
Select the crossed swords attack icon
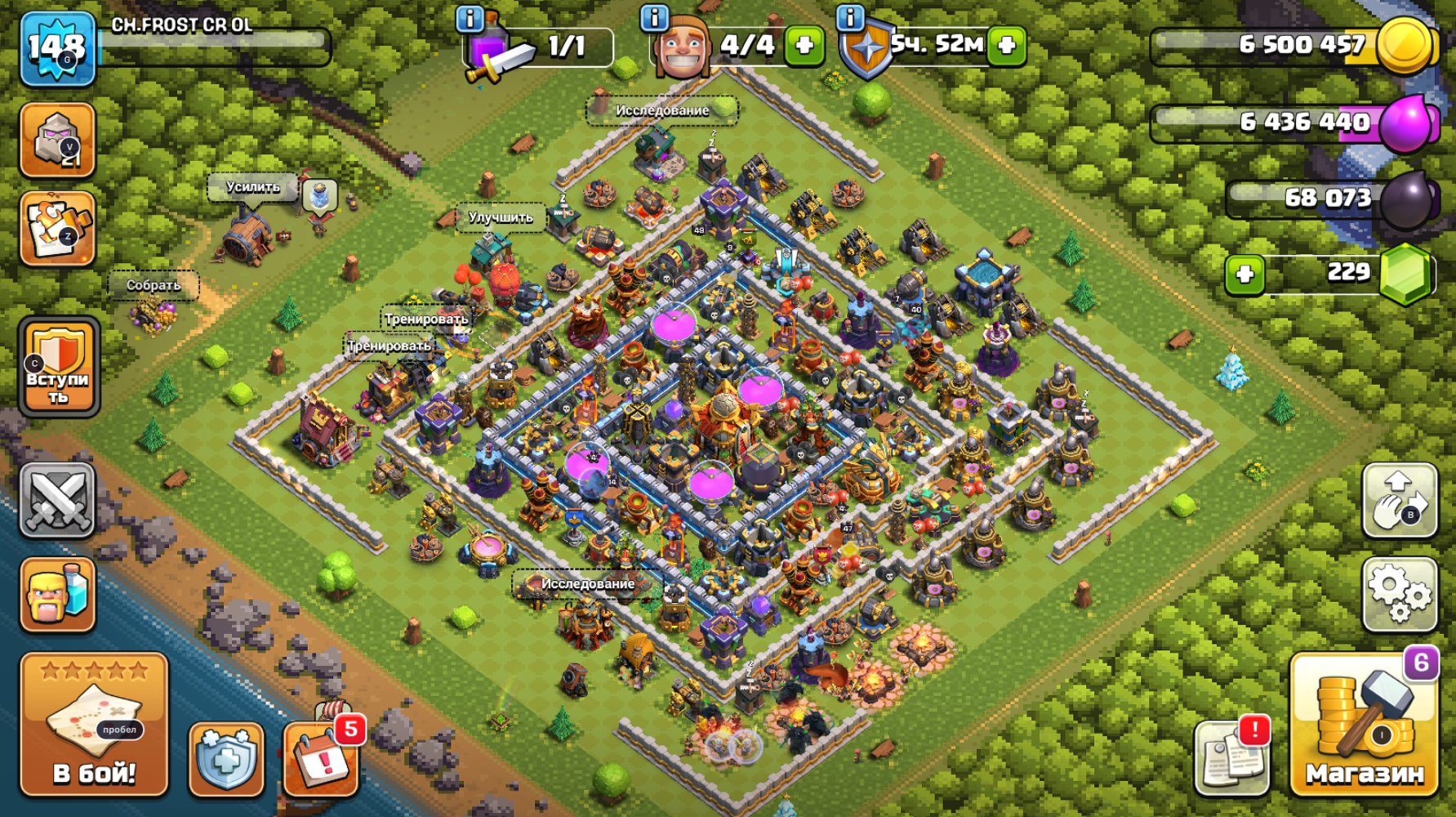tap(57, 501)
